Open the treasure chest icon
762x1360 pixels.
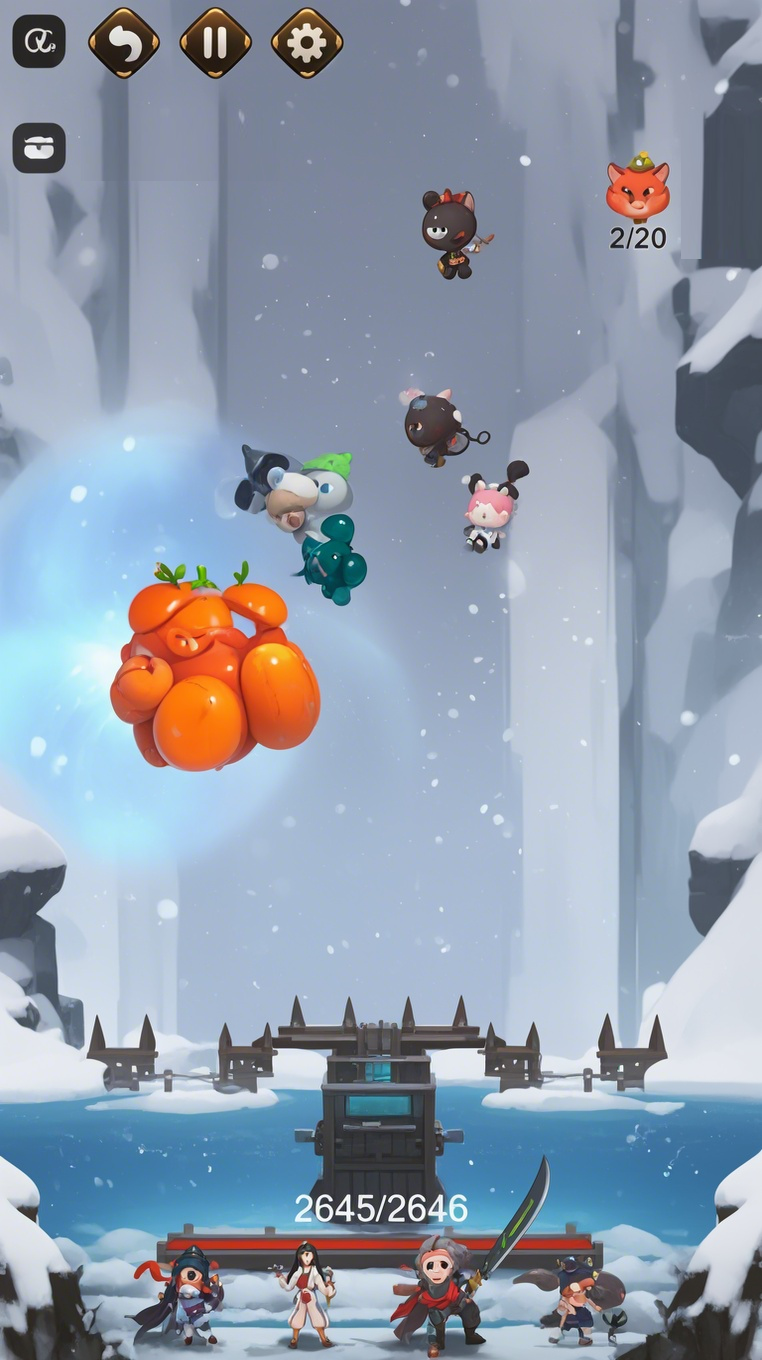pos(39,148)
